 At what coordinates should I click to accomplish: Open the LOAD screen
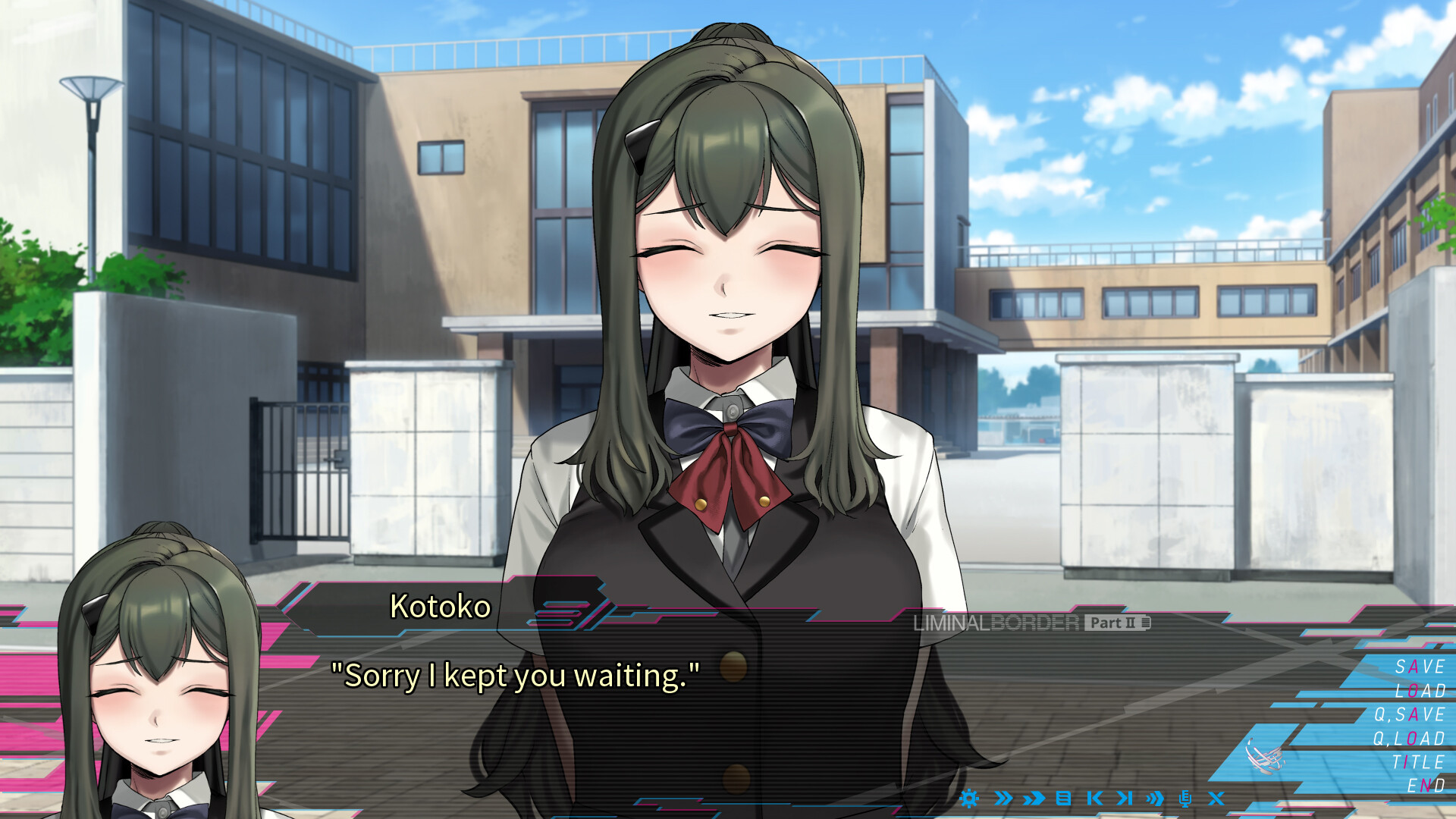coord(1420,692)
